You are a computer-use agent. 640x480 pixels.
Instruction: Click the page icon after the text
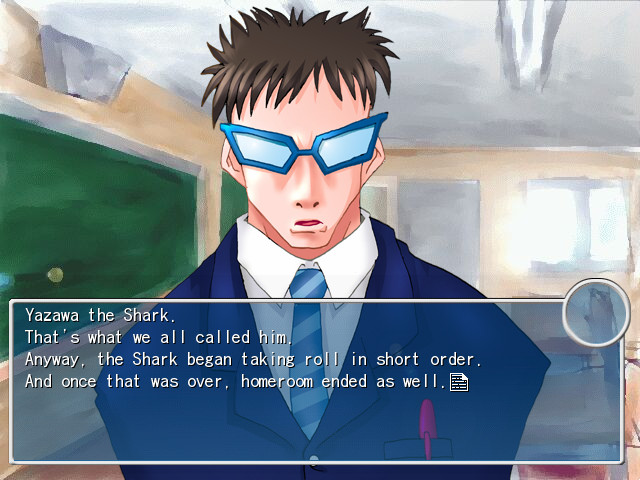tap(459, 381)
